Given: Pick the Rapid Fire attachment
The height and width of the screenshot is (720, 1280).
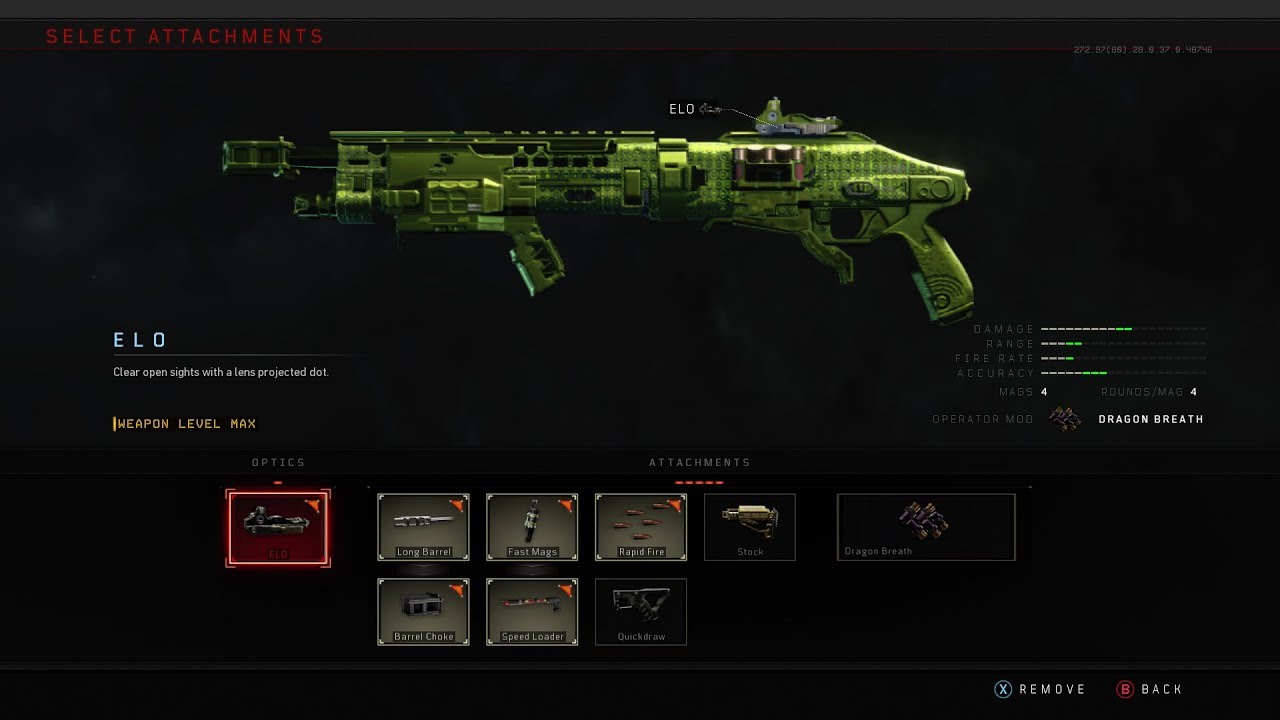Looking at the screenshot, I should tap(641, 526).
